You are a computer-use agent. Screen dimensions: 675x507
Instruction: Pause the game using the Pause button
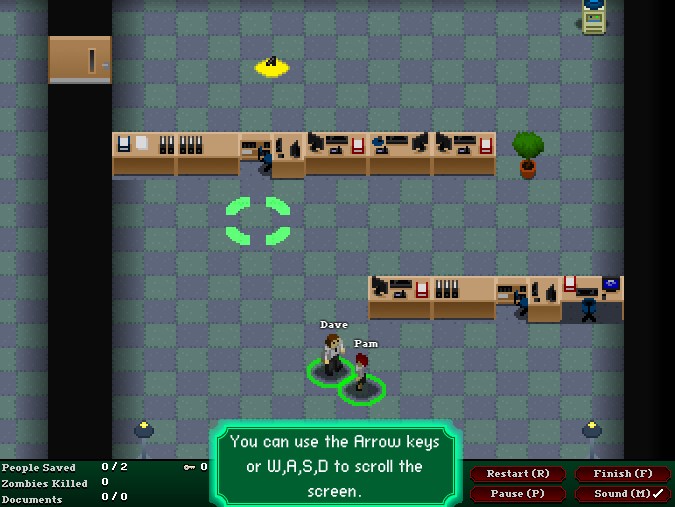[518, 494]
